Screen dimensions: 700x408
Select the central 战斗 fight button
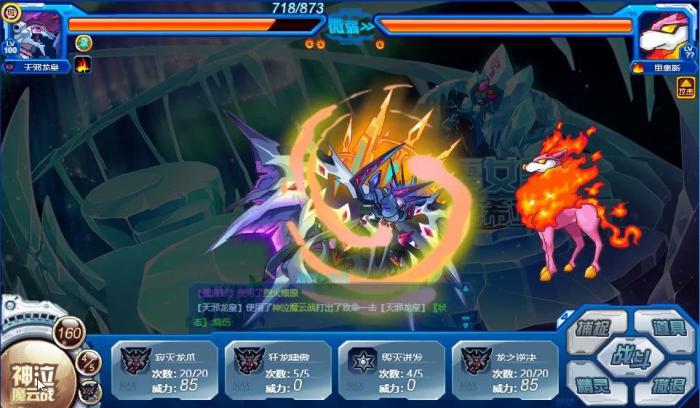coord(633,356)
